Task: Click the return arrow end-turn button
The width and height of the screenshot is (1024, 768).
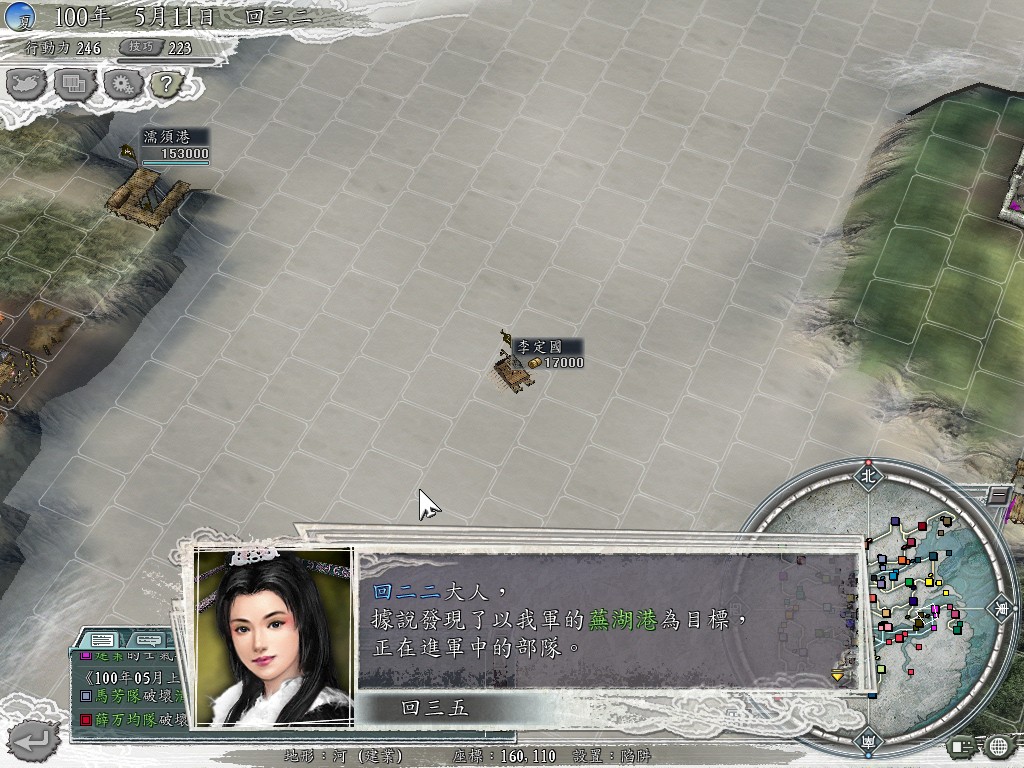Action: 35,740
